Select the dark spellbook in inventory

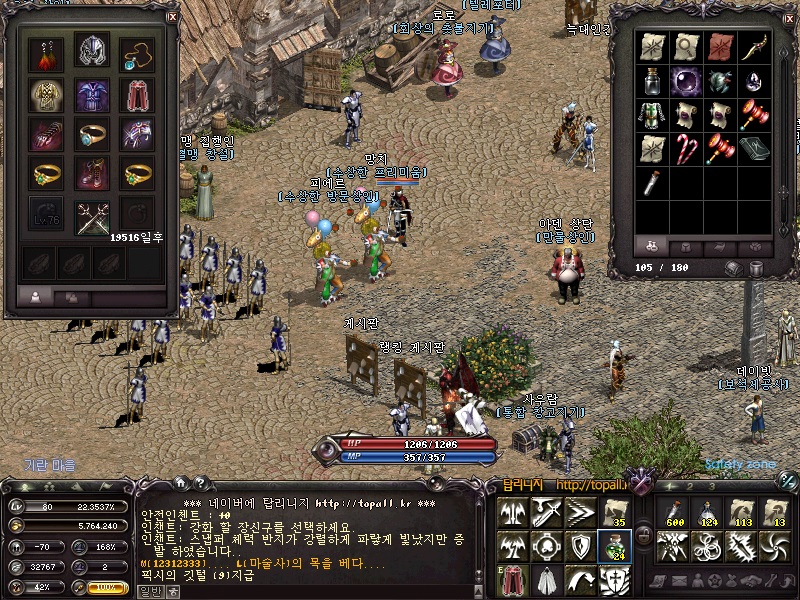(x=754, y=148)
